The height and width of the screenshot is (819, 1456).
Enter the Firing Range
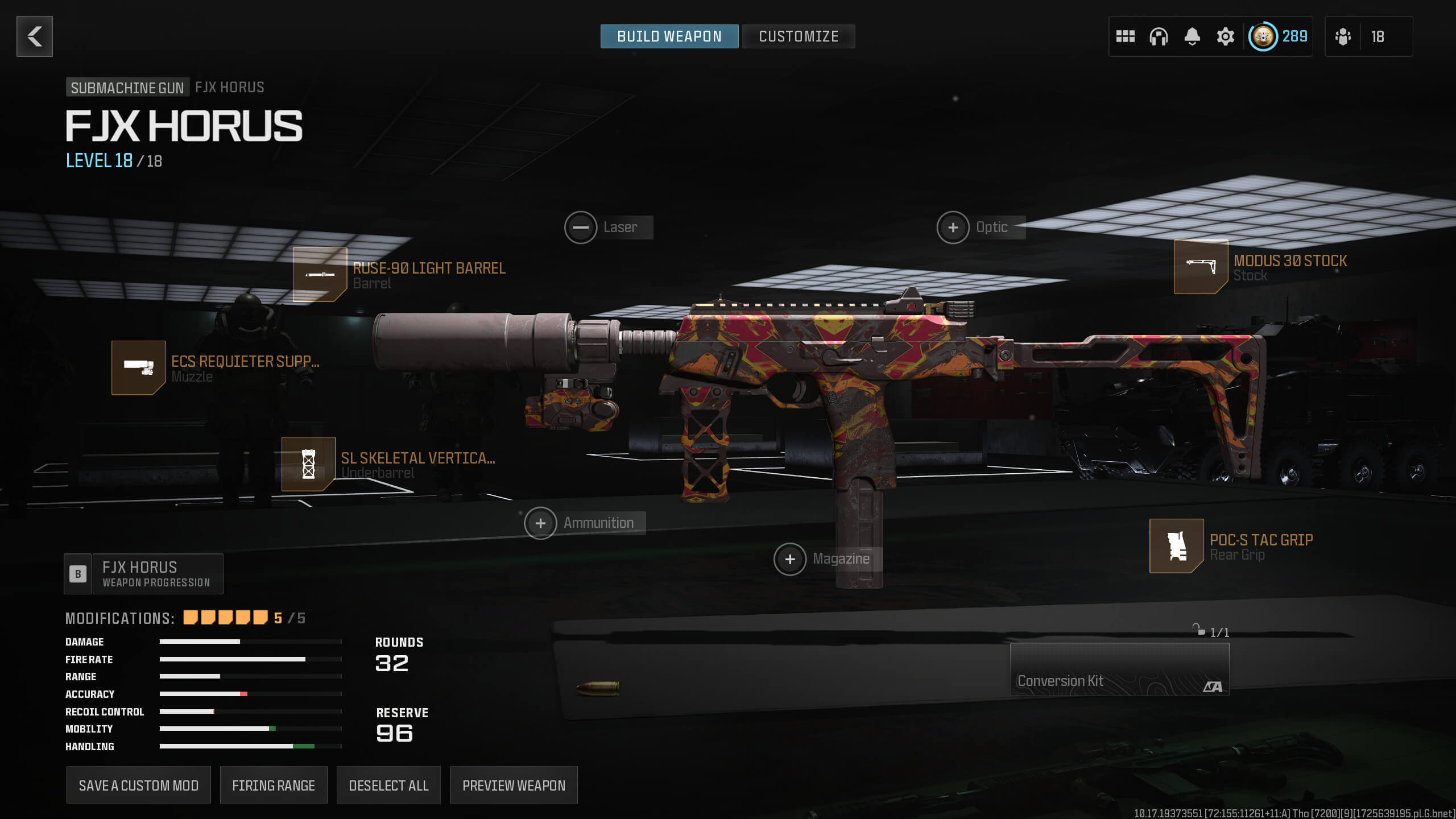[x=274, y=785]
